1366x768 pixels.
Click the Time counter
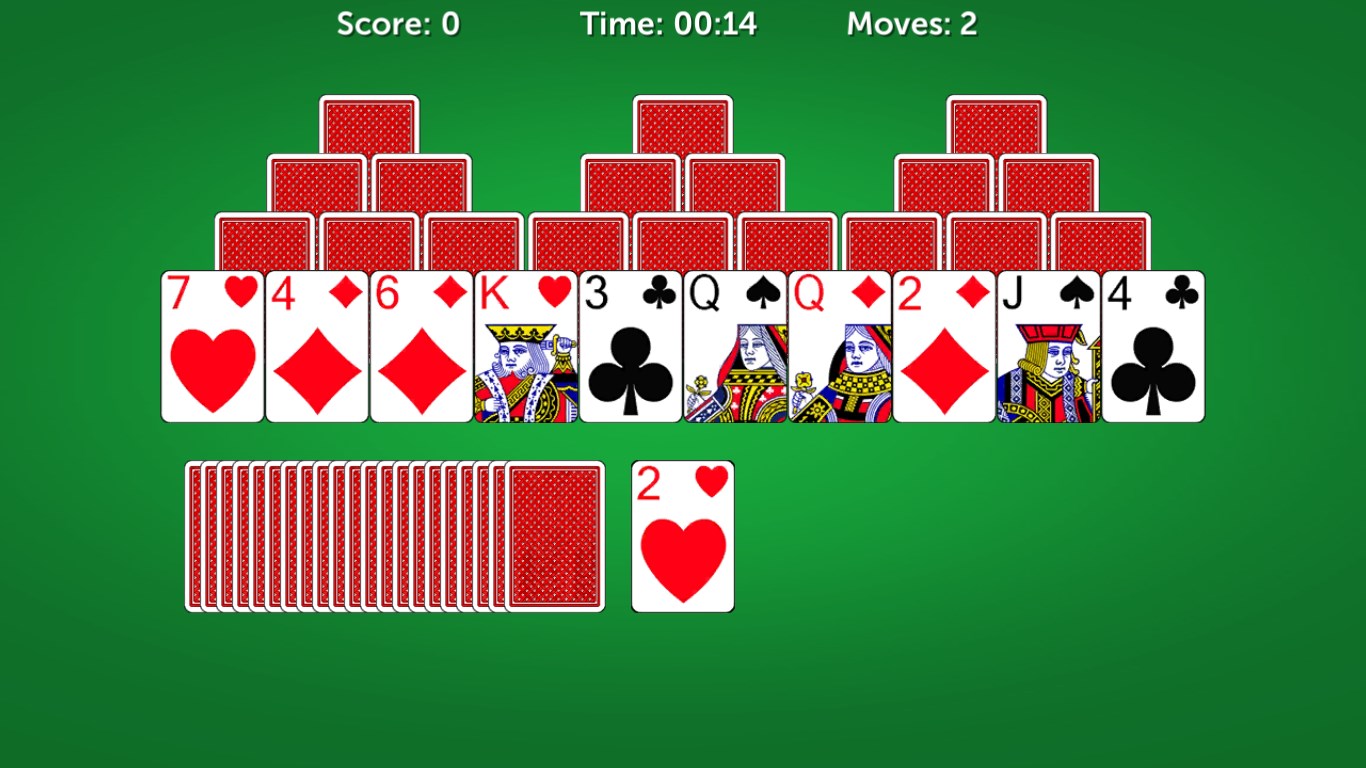(x=672, y=24)
